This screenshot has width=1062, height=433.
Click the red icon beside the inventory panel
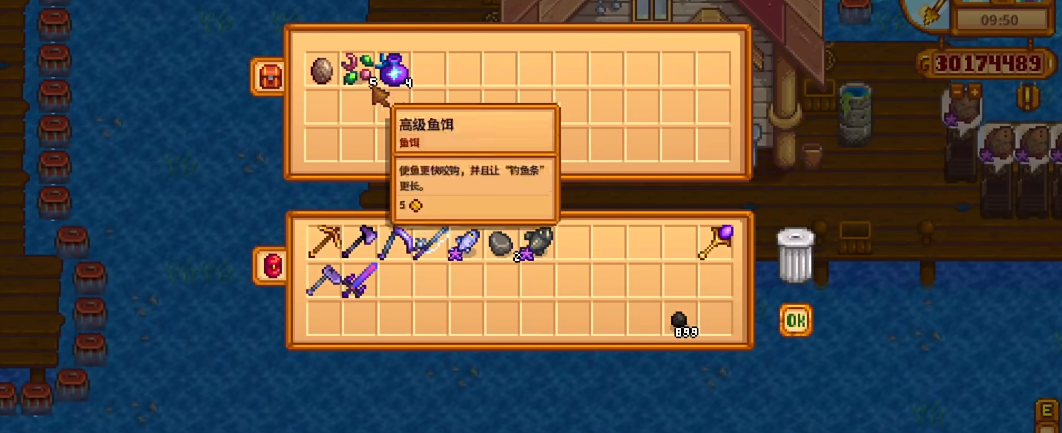click(x=270, y=266)
